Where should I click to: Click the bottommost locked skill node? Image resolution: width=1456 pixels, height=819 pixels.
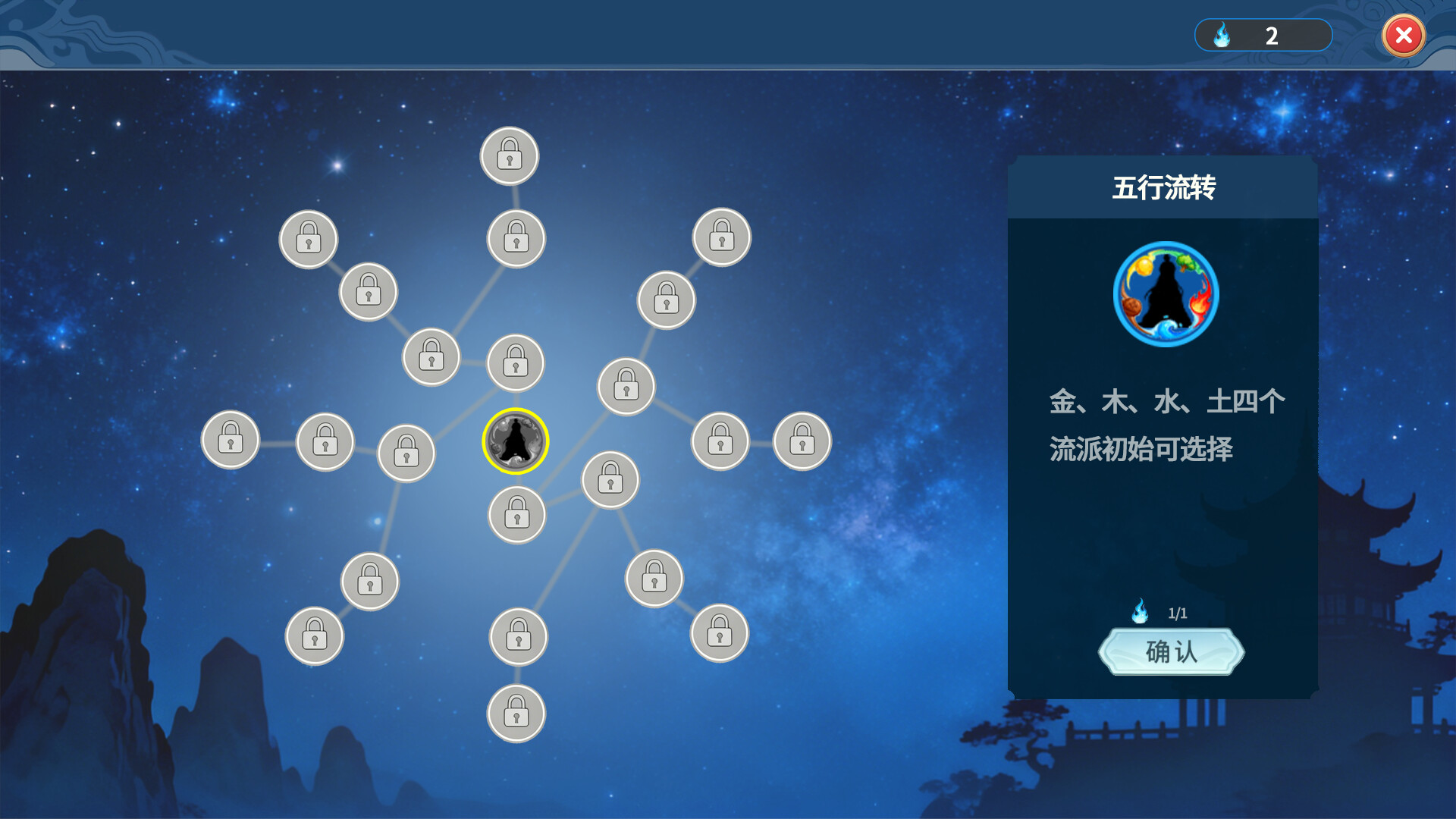519,713
